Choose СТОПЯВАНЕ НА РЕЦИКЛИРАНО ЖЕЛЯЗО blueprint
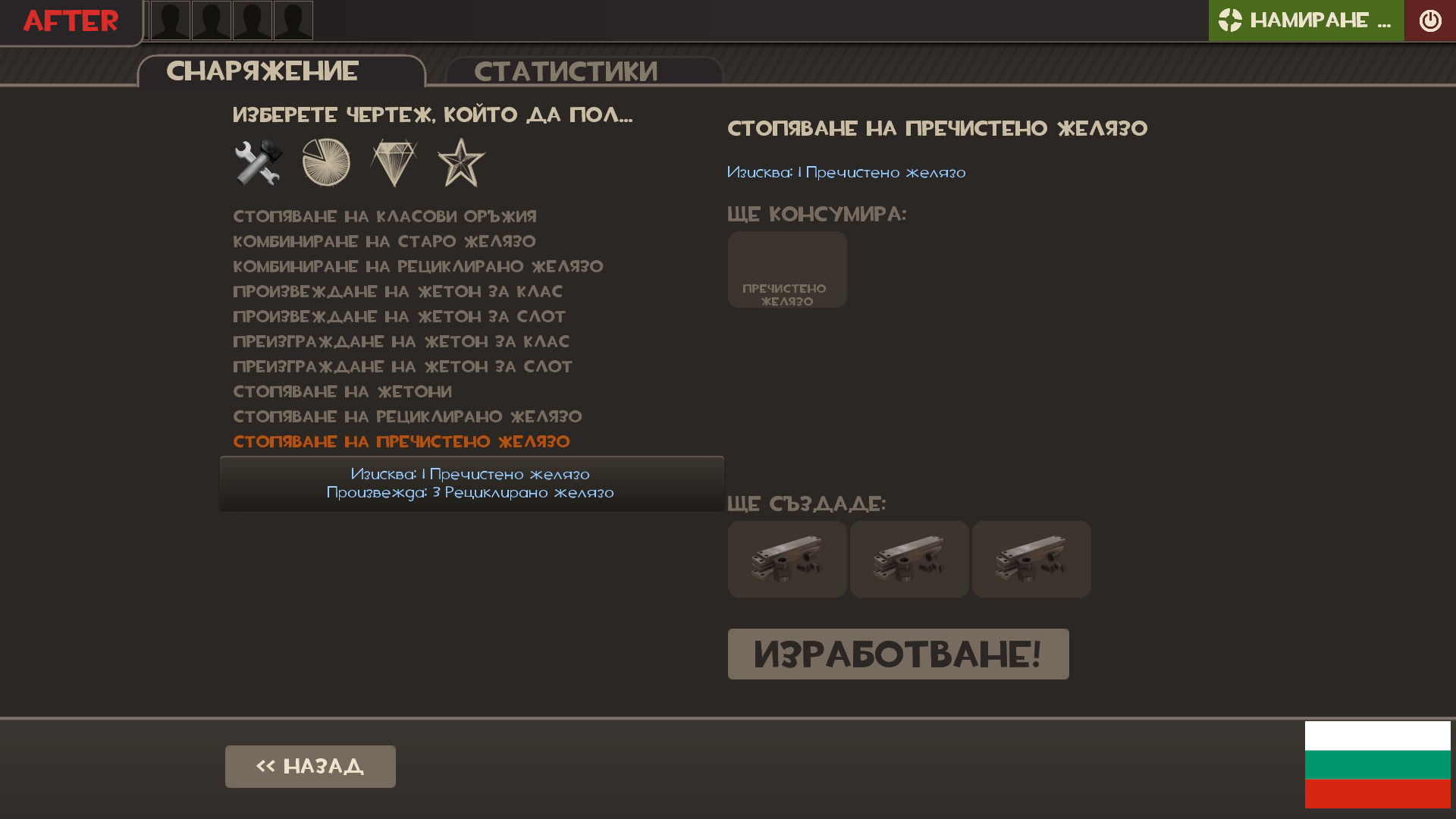 [407, 416]
